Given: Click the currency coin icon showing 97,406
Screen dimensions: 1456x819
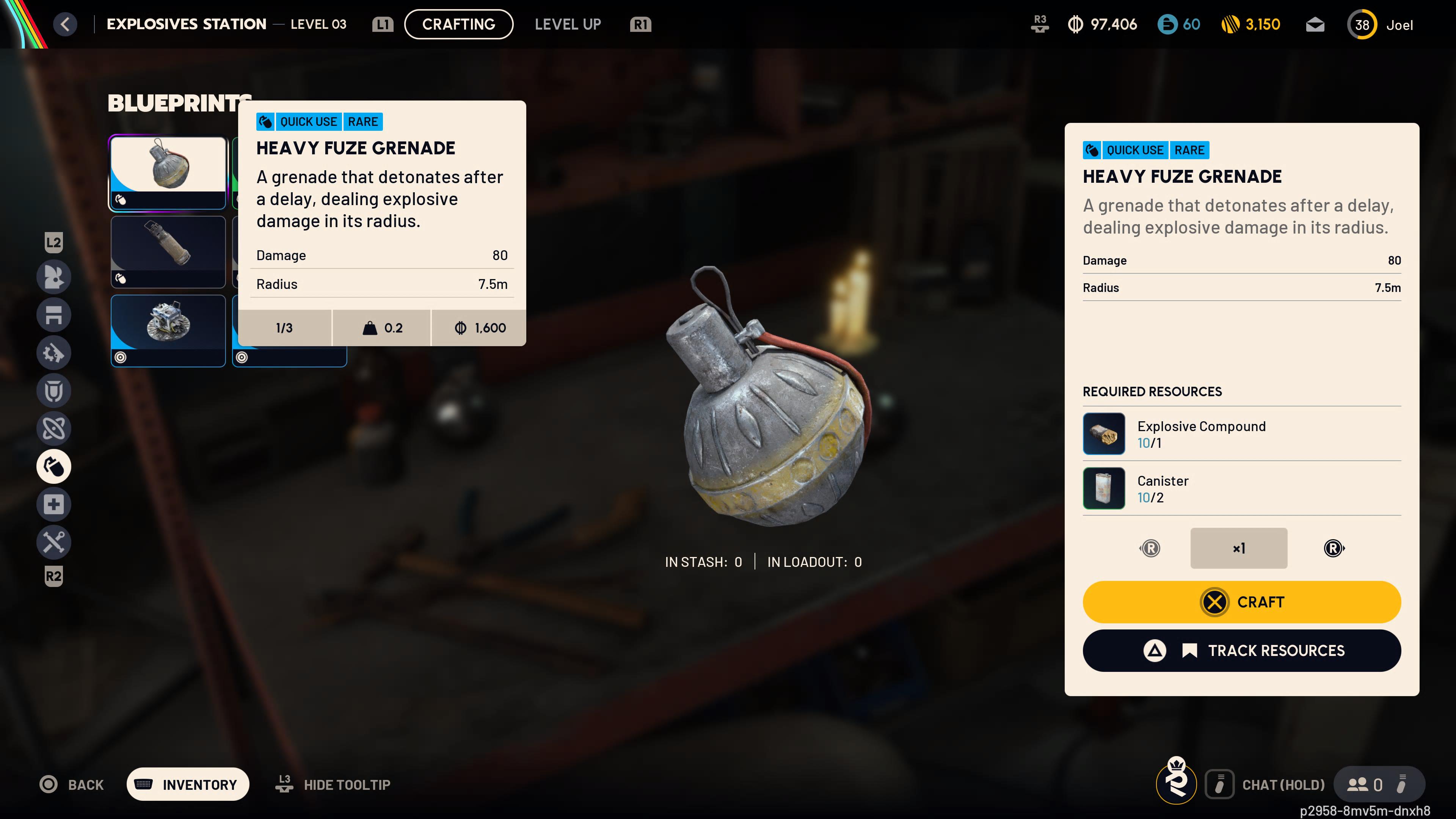Looking at the screenshot, I should coord(1076,24).
